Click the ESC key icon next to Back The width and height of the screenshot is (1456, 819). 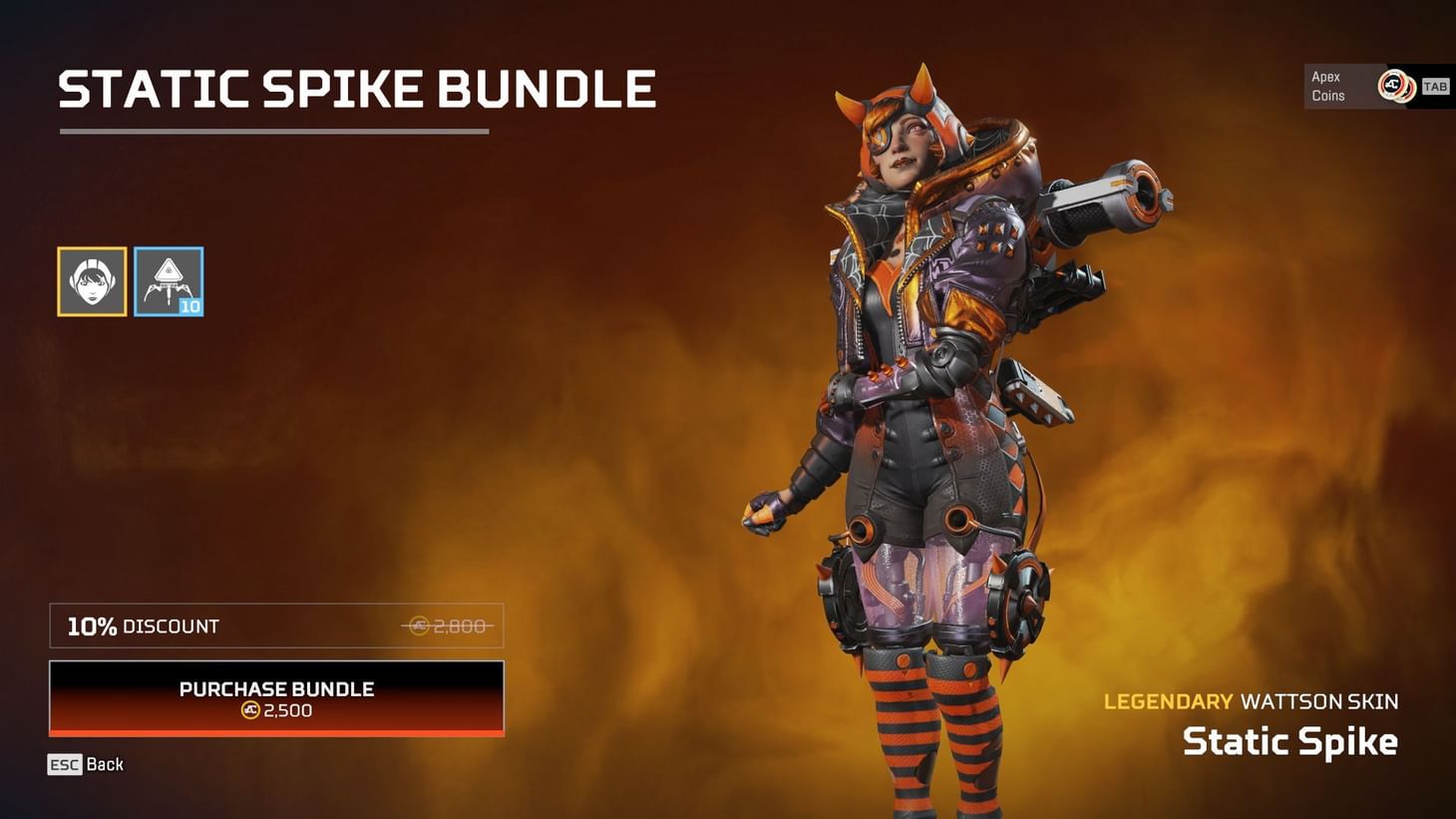pos(64,764)
